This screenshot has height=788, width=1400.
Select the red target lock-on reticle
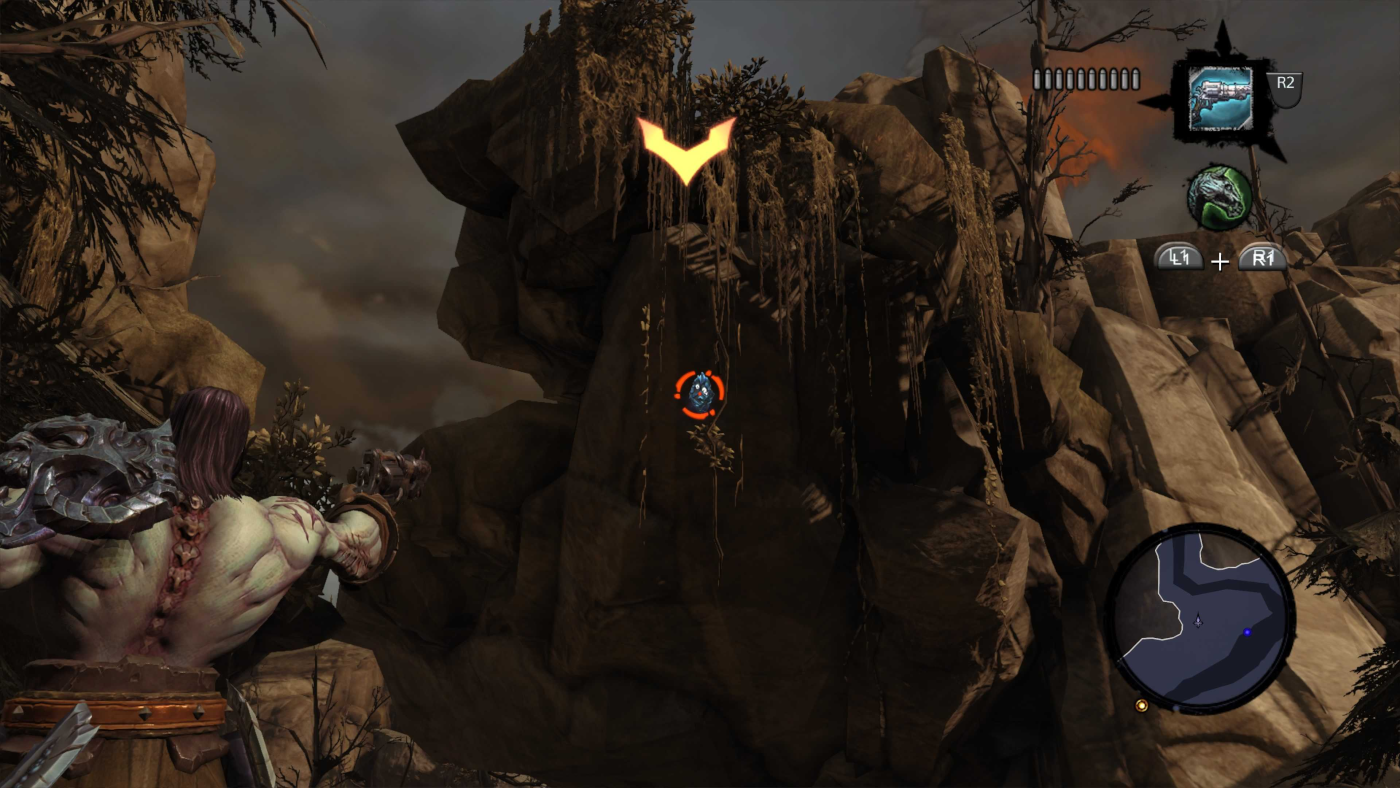pyautogui.click(x=699, y=392)
